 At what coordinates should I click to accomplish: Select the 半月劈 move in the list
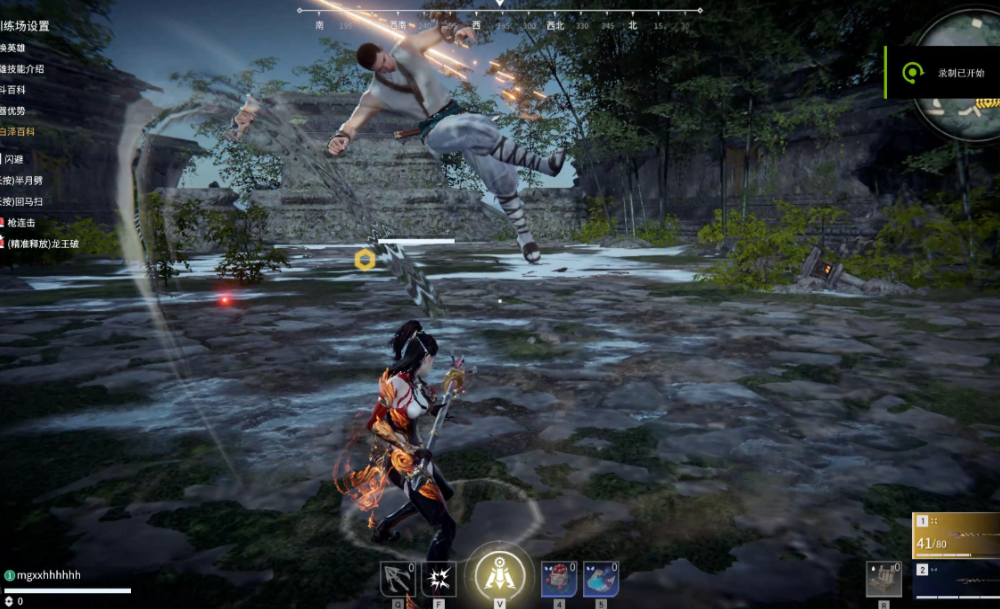(x=22, y=180)
